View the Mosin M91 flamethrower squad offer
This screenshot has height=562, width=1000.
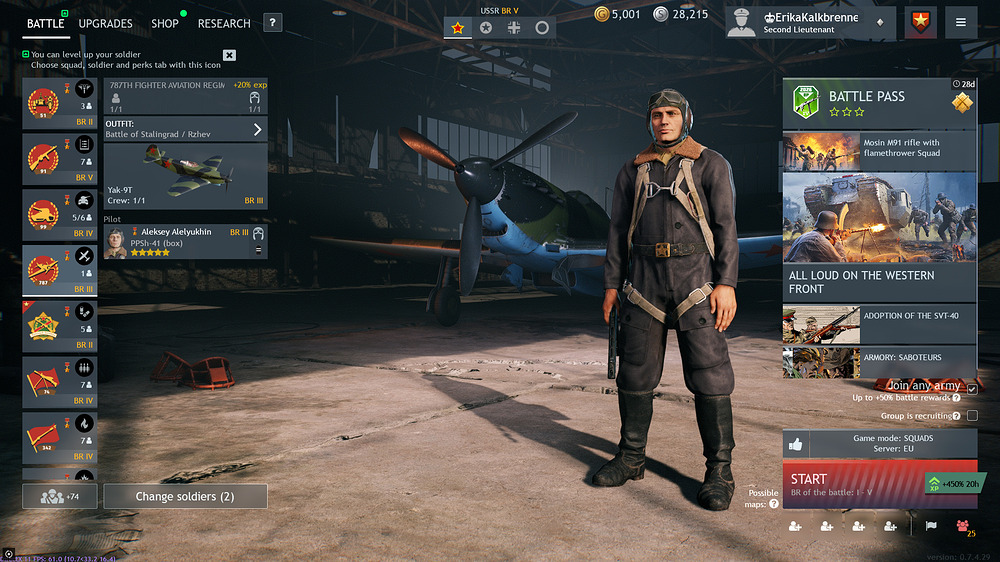(x=879, y=150)
